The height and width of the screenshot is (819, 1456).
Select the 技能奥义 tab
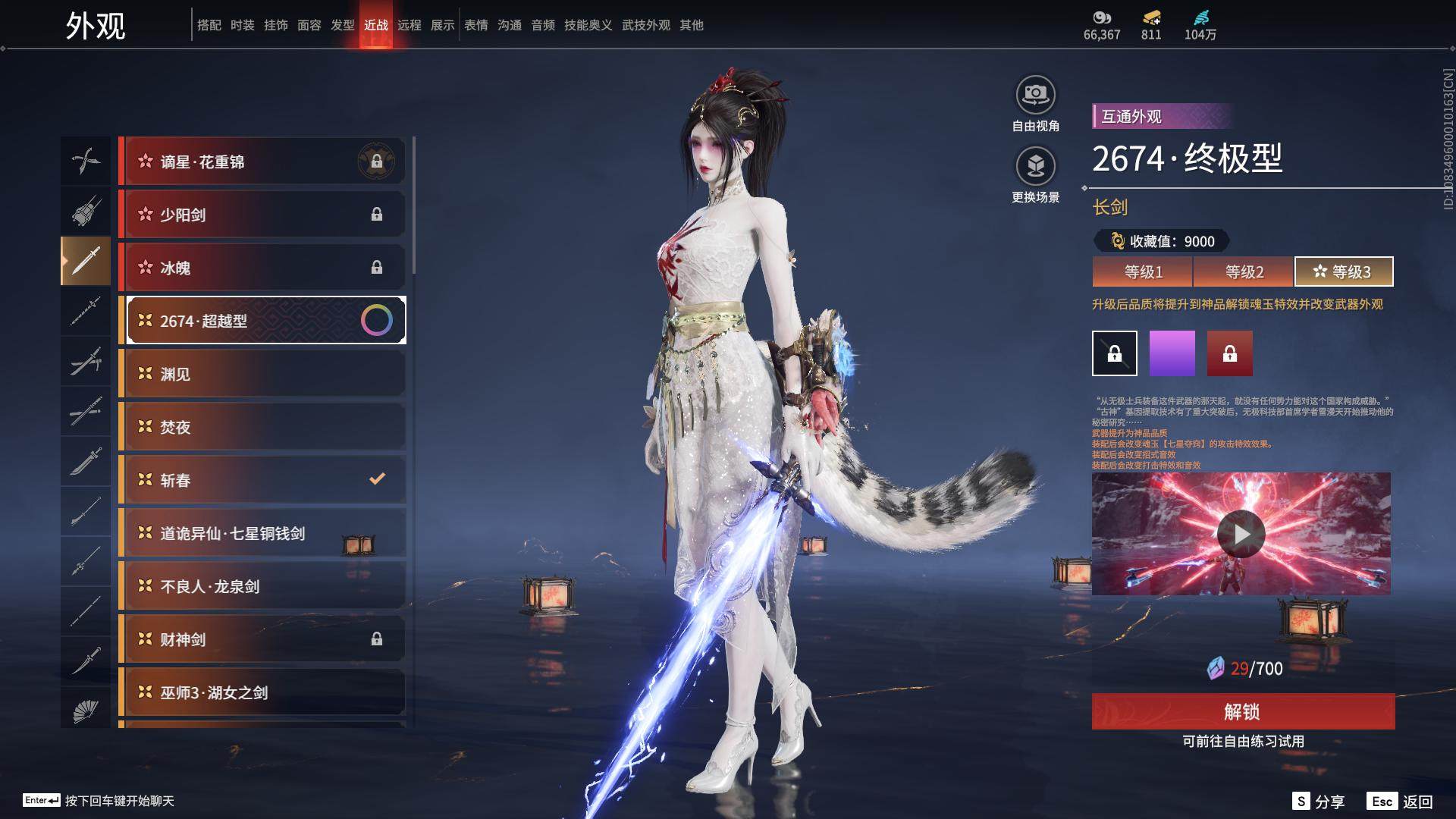588,25
